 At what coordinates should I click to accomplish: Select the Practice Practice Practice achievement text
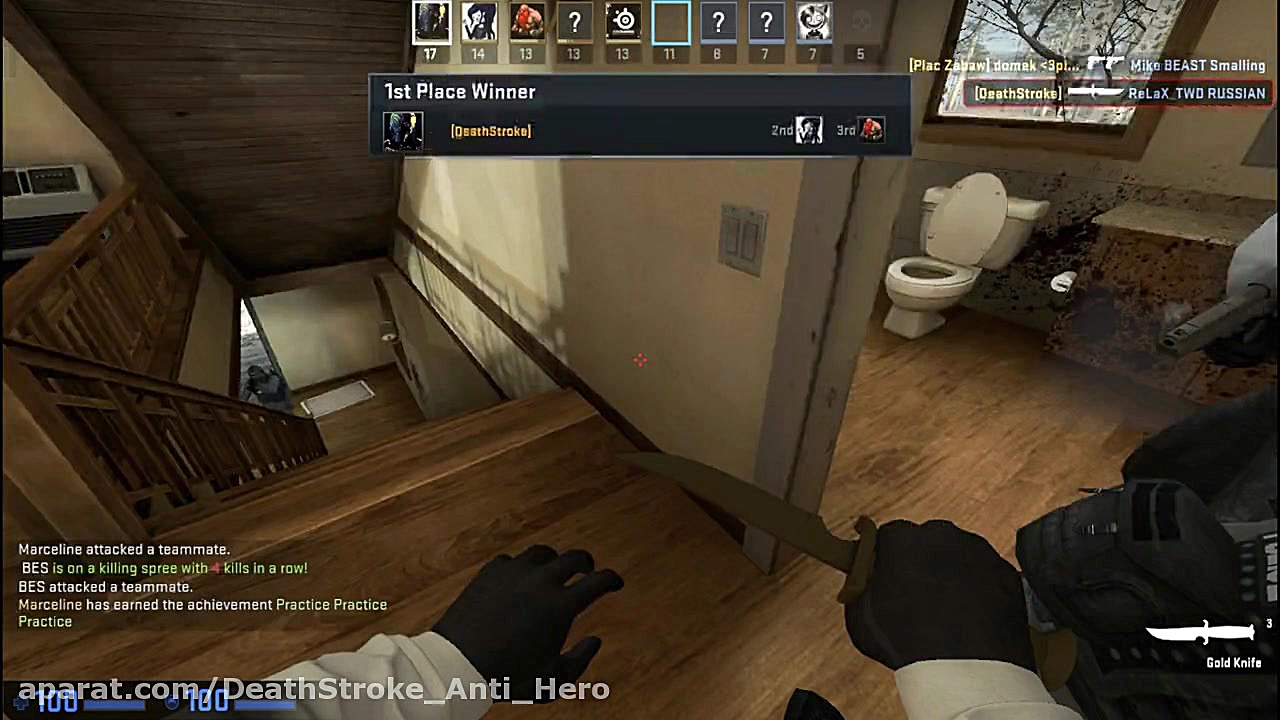pyautogui.click(x=330, y=604)
